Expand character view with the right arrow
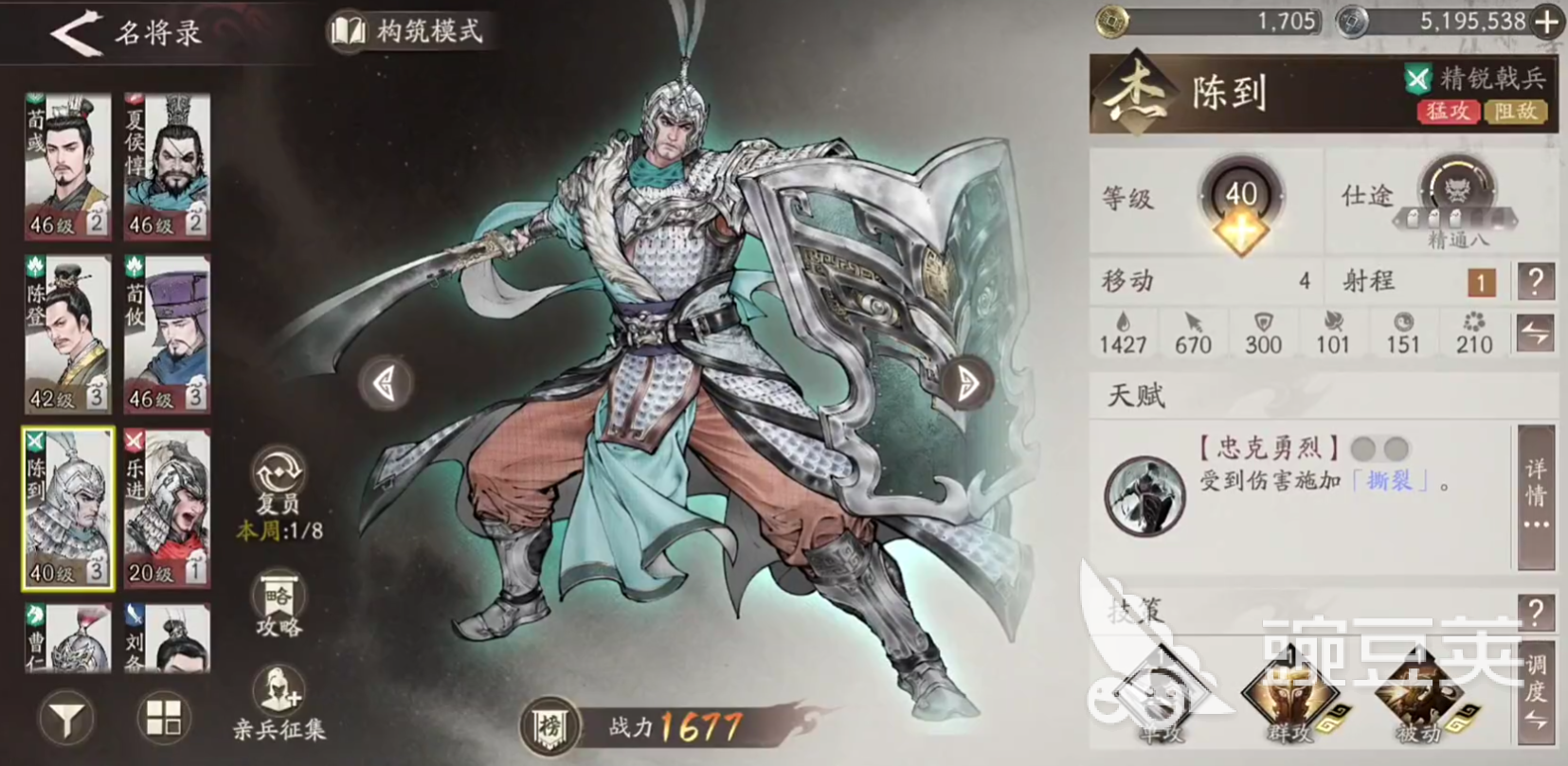1568x766 pixels. (x=965, y=384)
